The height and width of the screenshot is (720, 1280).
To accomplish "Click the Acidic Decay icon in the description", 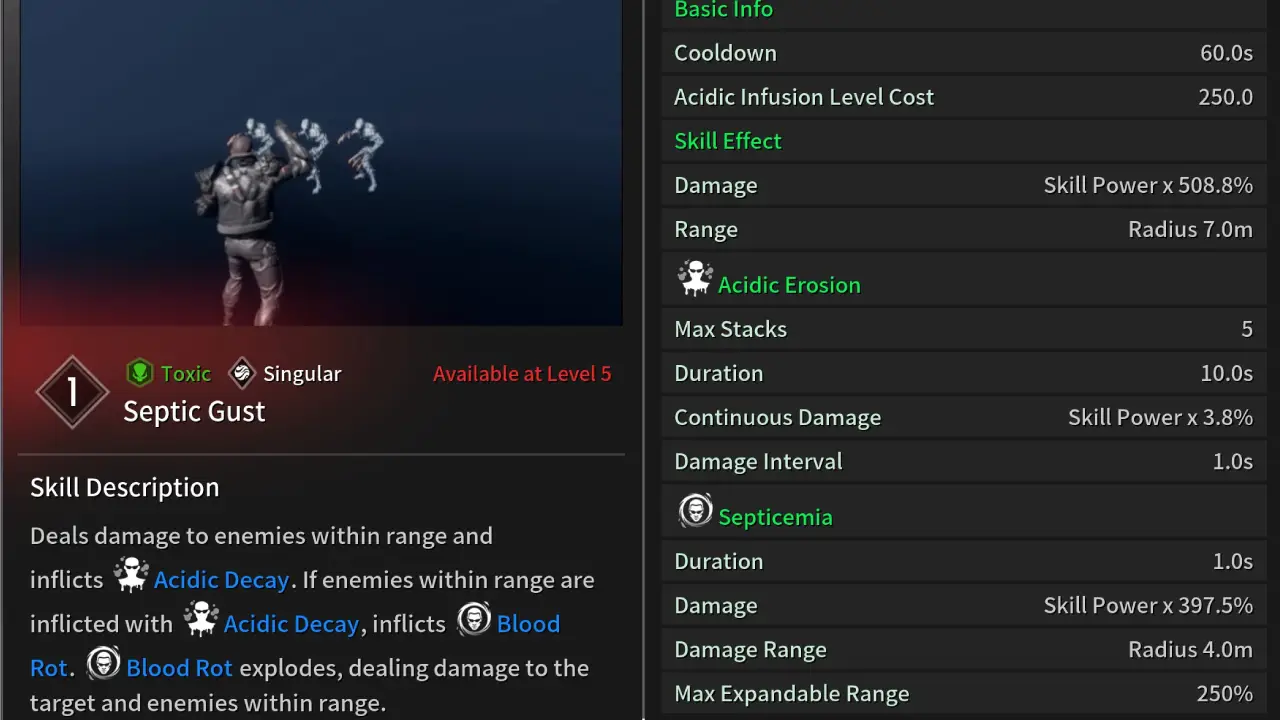I will pos(131,574).
